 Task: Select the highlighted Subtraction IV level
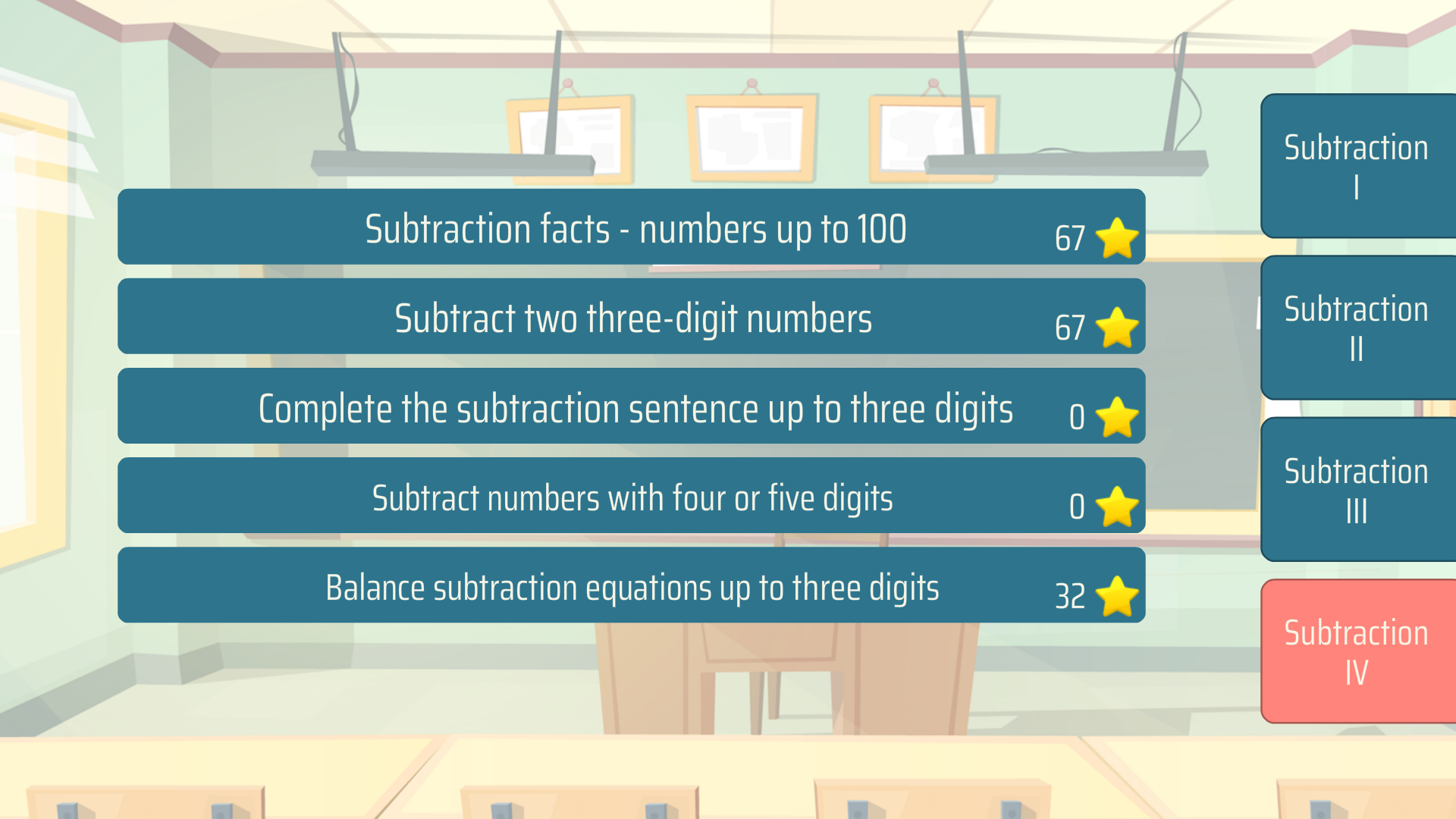[x=1357, y=652]
